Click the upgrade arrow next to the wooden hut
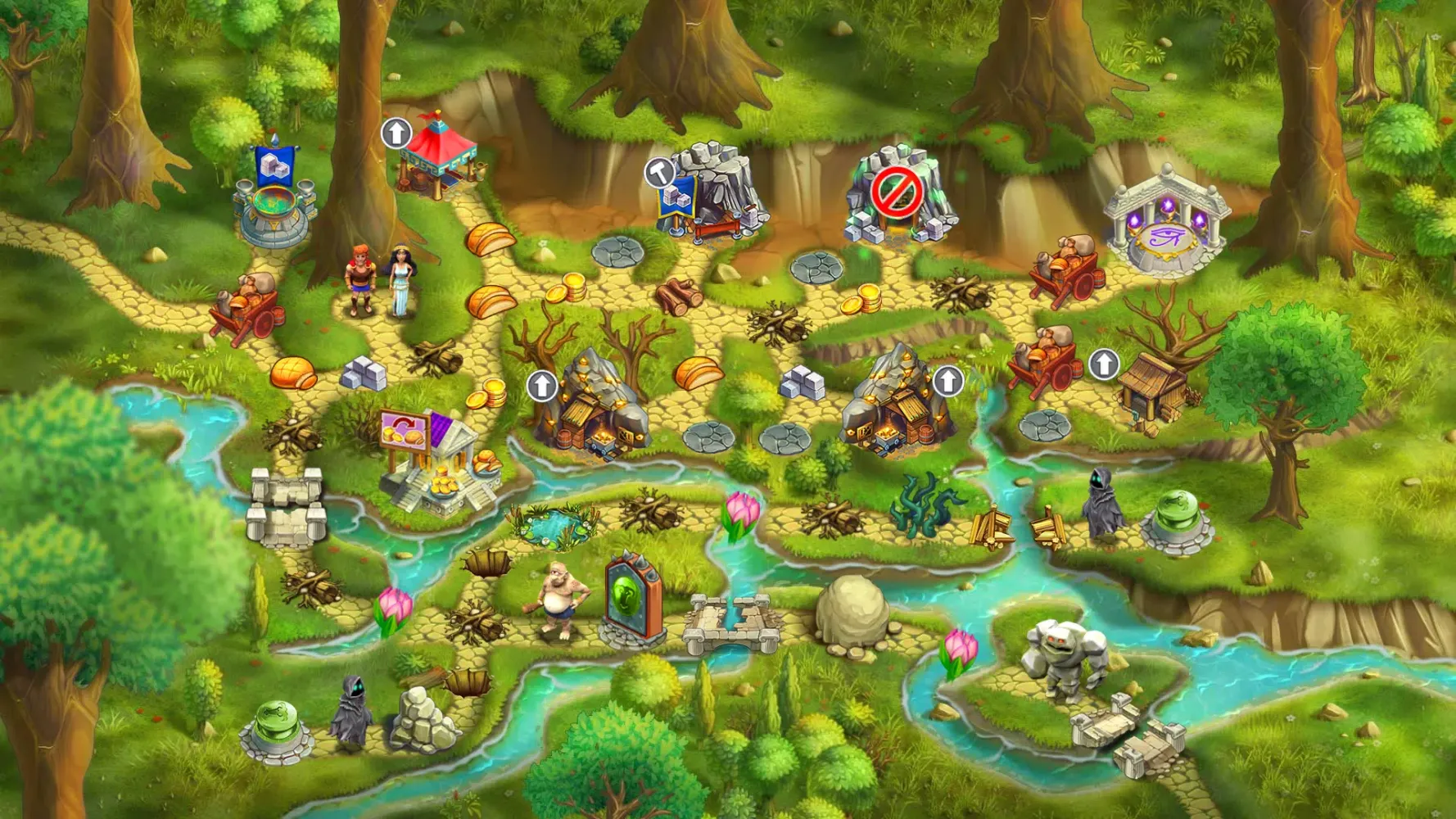 point(1103,364)
